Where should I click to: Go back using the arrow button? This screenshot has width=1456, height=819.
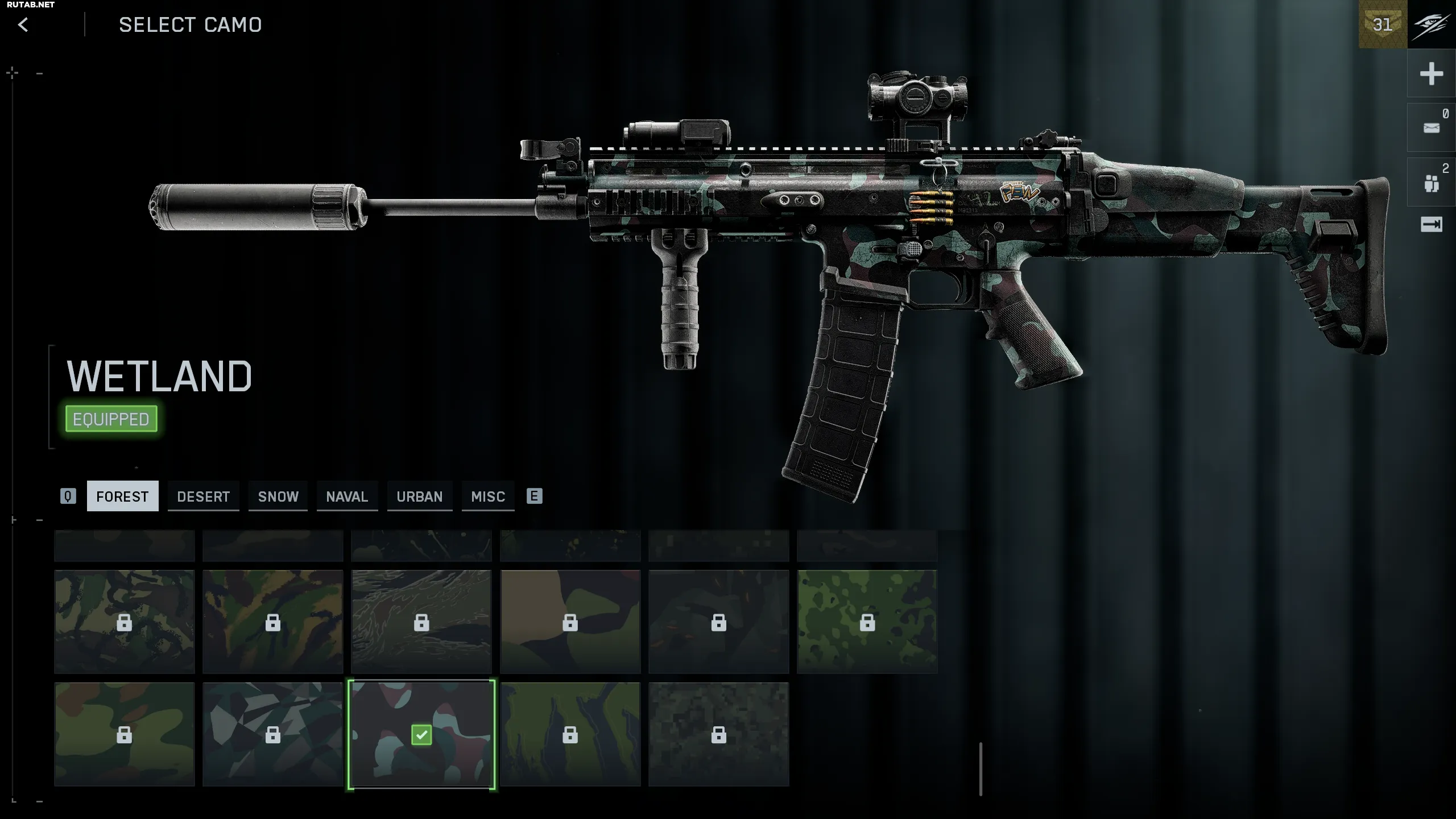23,25
